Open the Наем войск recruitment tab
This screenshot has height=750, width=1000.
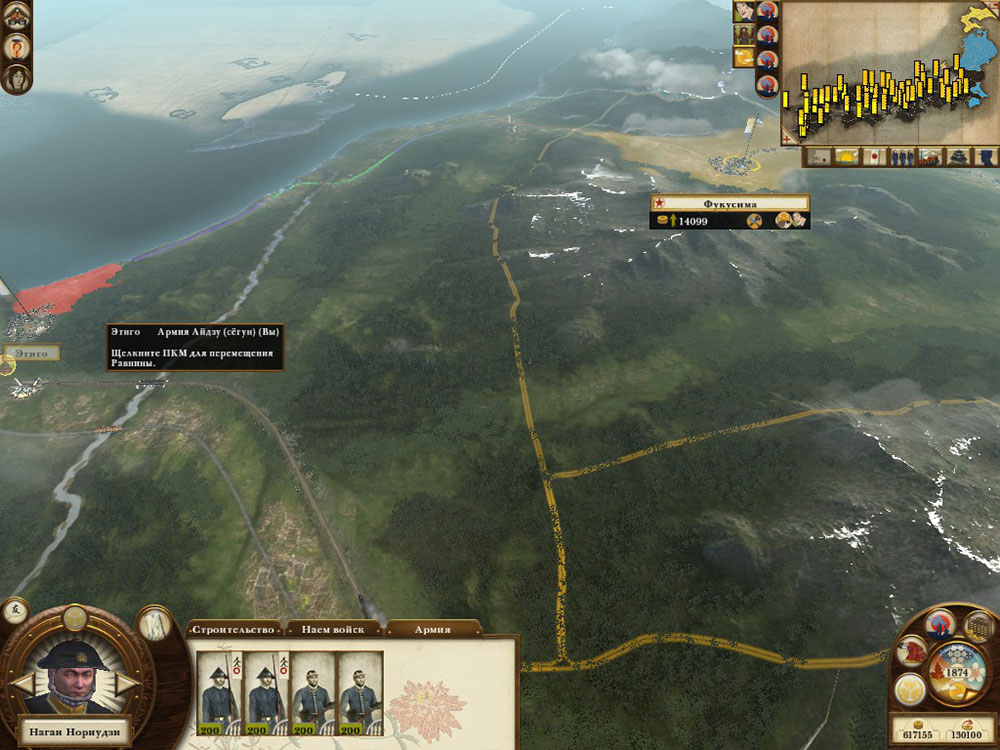click(x=333, y=629)
